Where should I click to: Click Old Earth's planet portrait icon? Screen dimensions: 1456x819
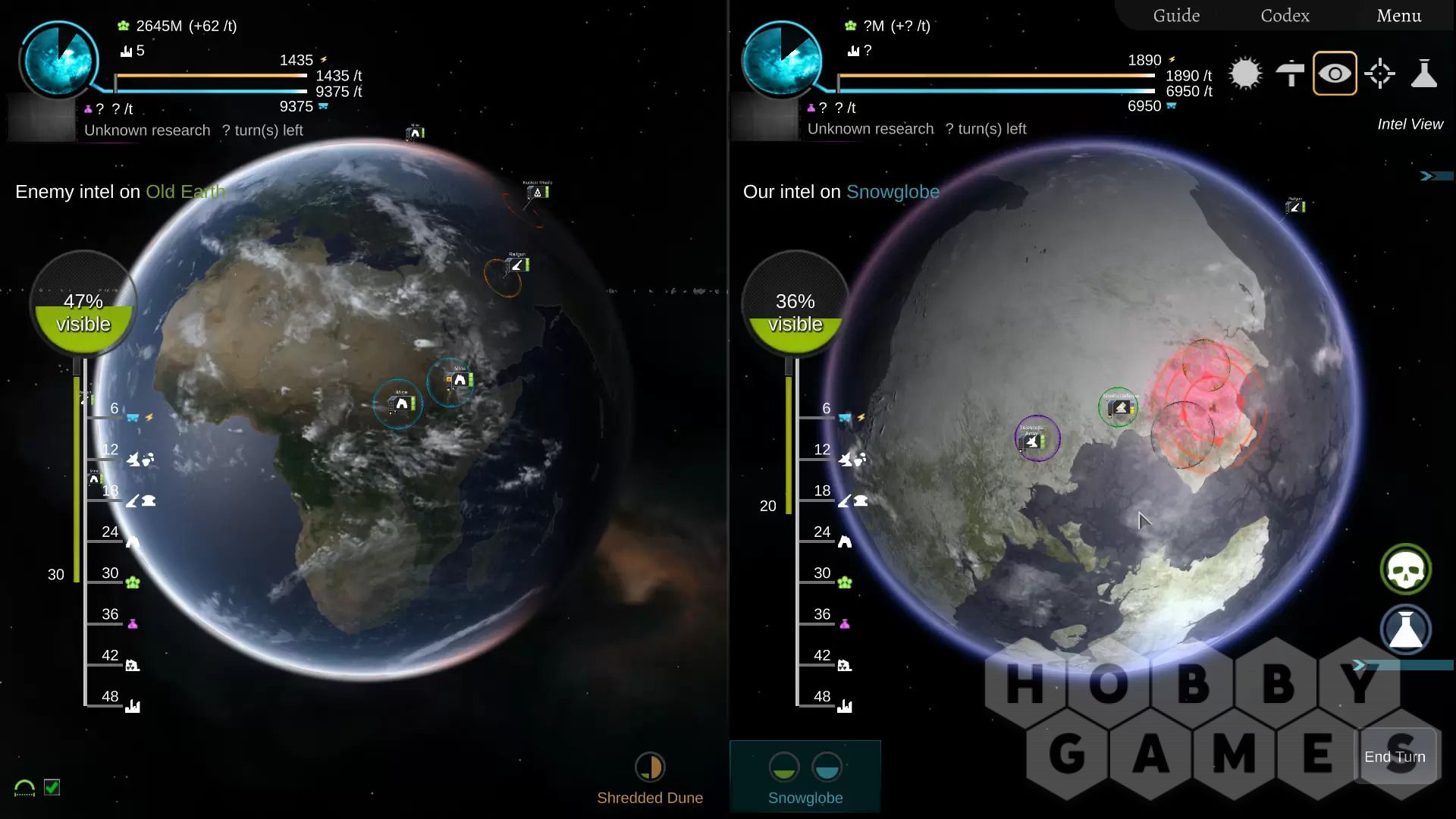(x=59, y=59)
